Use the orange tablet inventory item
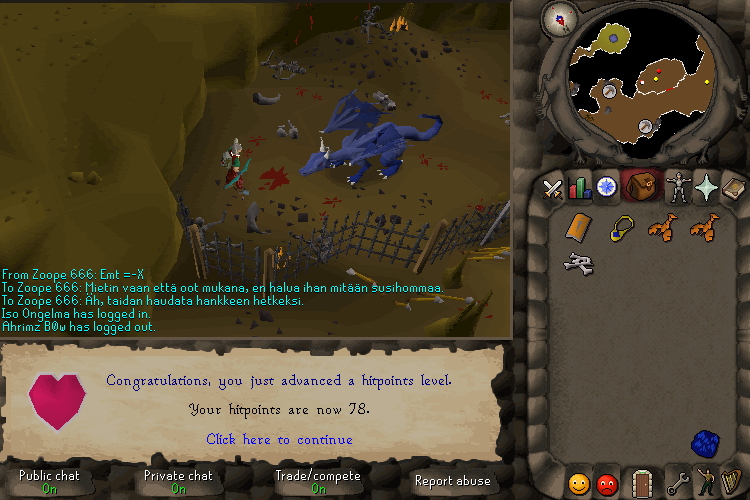The width and height of the screenshot is (750, 500). click(x=577, y=228)
